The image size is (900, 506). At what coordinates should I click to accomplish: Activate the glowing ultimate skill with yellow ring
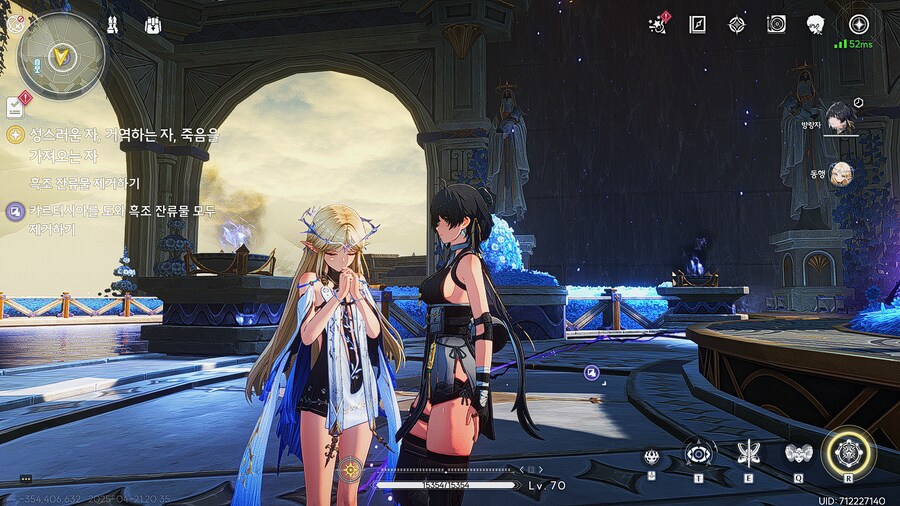tap(848, 453)
